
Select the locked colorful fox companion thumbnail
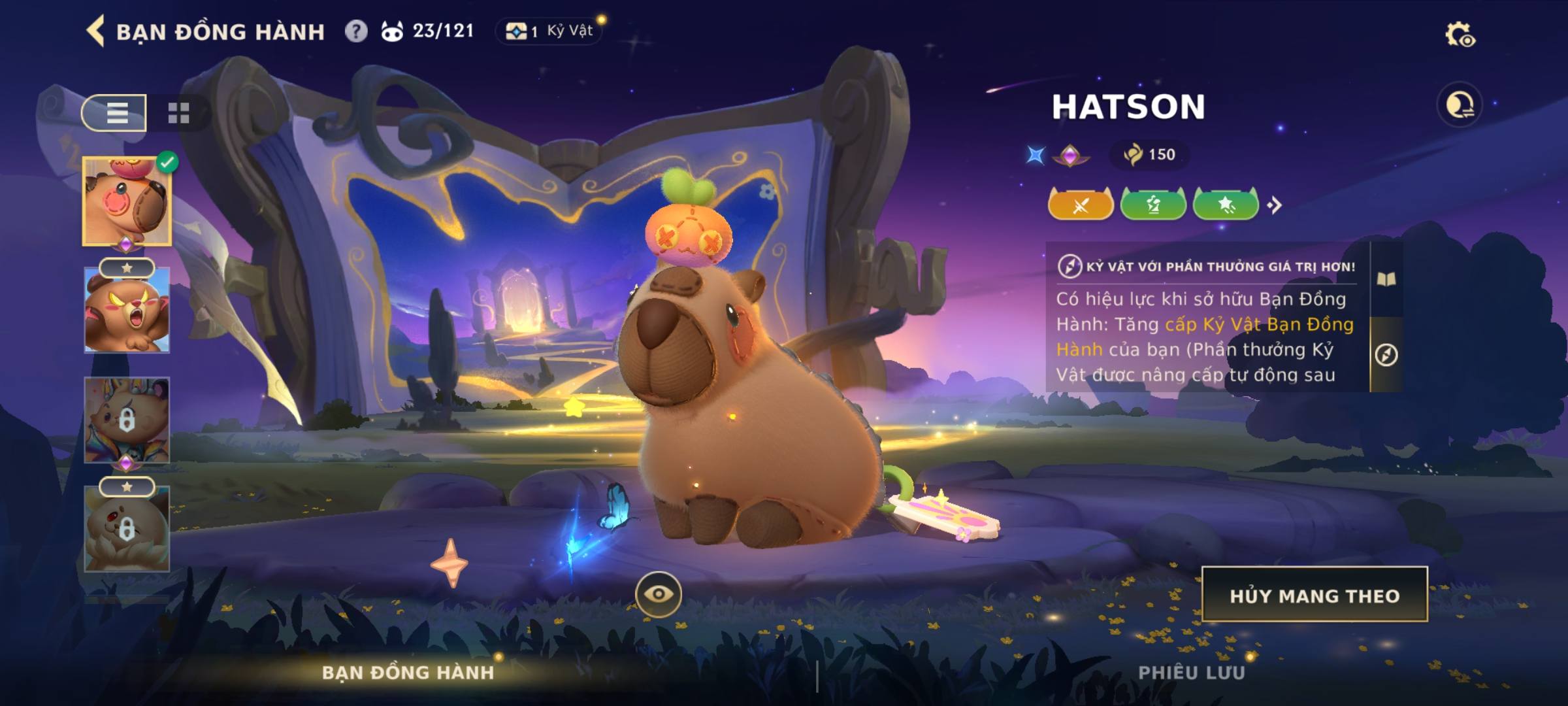[x=127, y=420]
